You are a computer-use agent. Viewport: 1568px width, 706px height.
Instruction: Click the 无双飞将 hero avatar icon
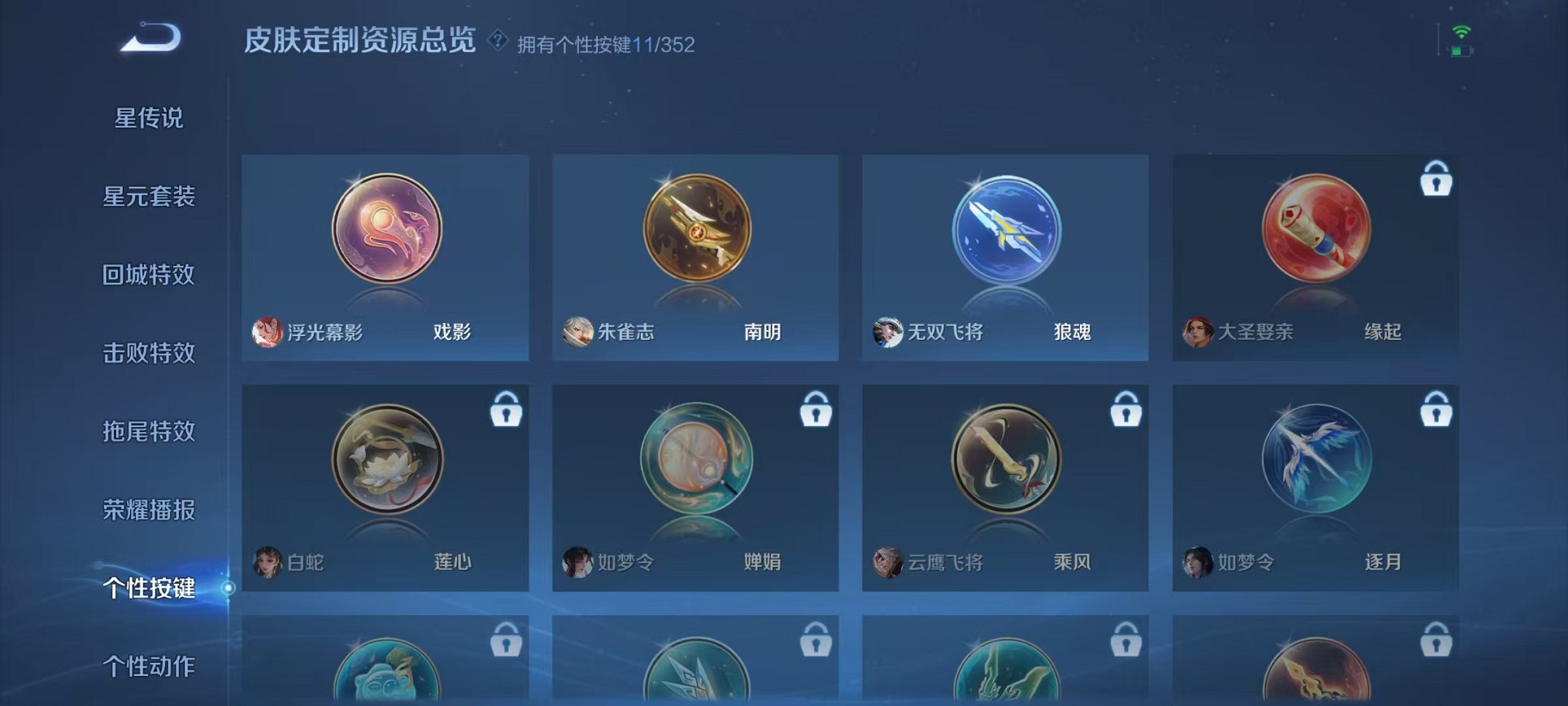pos(889,332)
